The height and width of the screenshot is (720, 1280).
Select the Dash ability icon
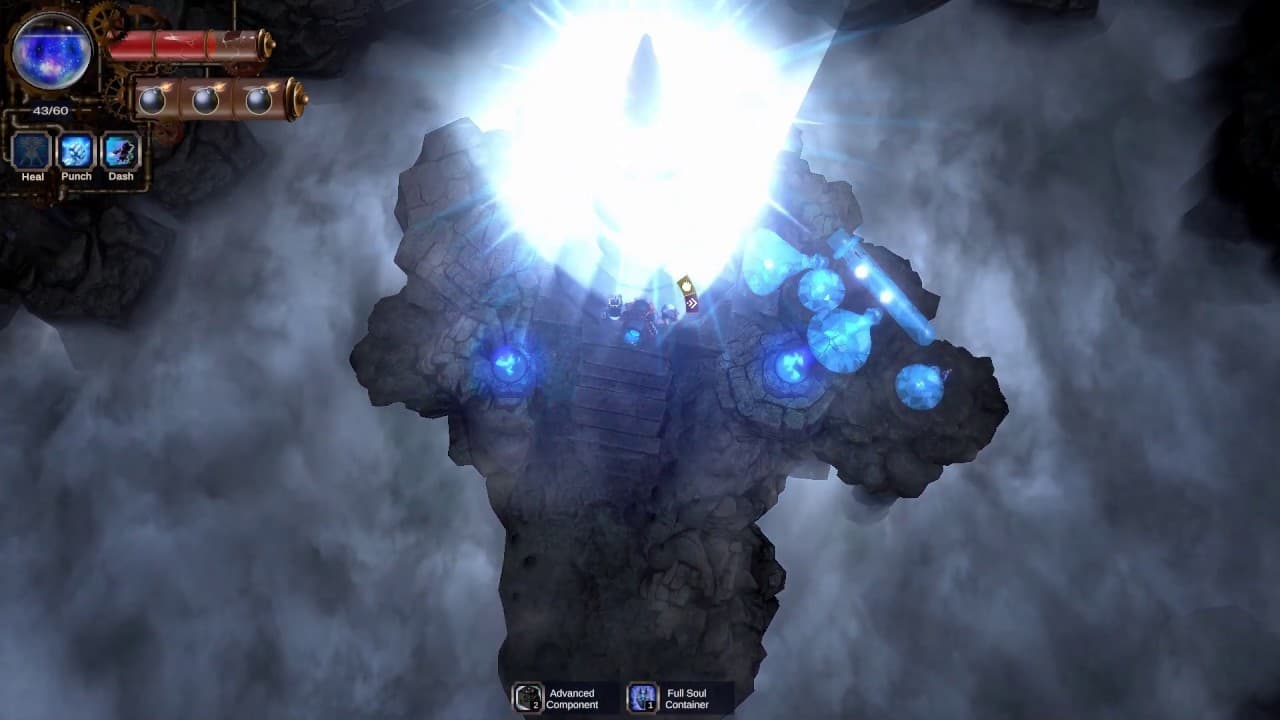pos(122,152)
